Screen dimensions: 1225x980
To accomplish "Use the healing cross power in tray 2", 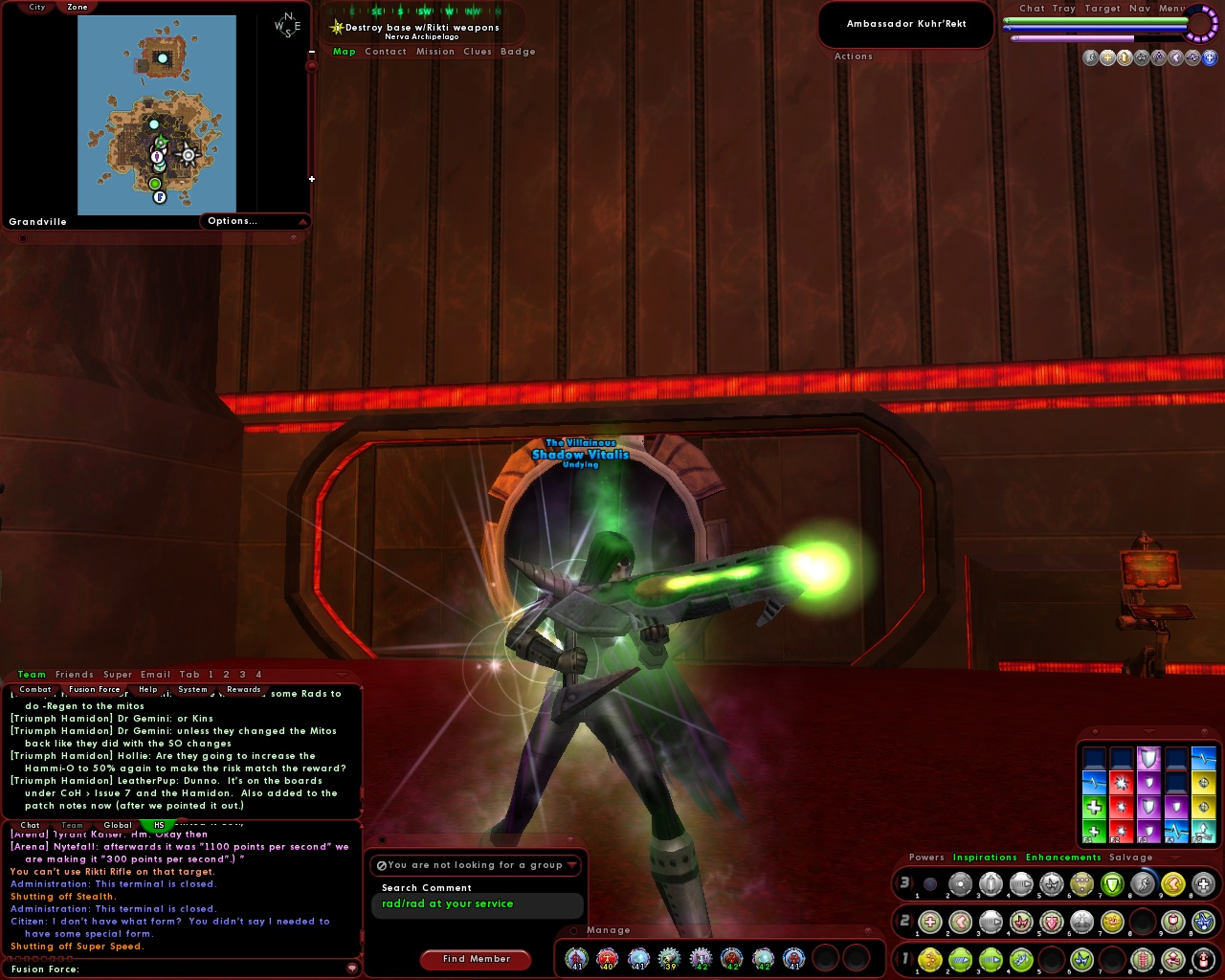I will click(929, 922).
